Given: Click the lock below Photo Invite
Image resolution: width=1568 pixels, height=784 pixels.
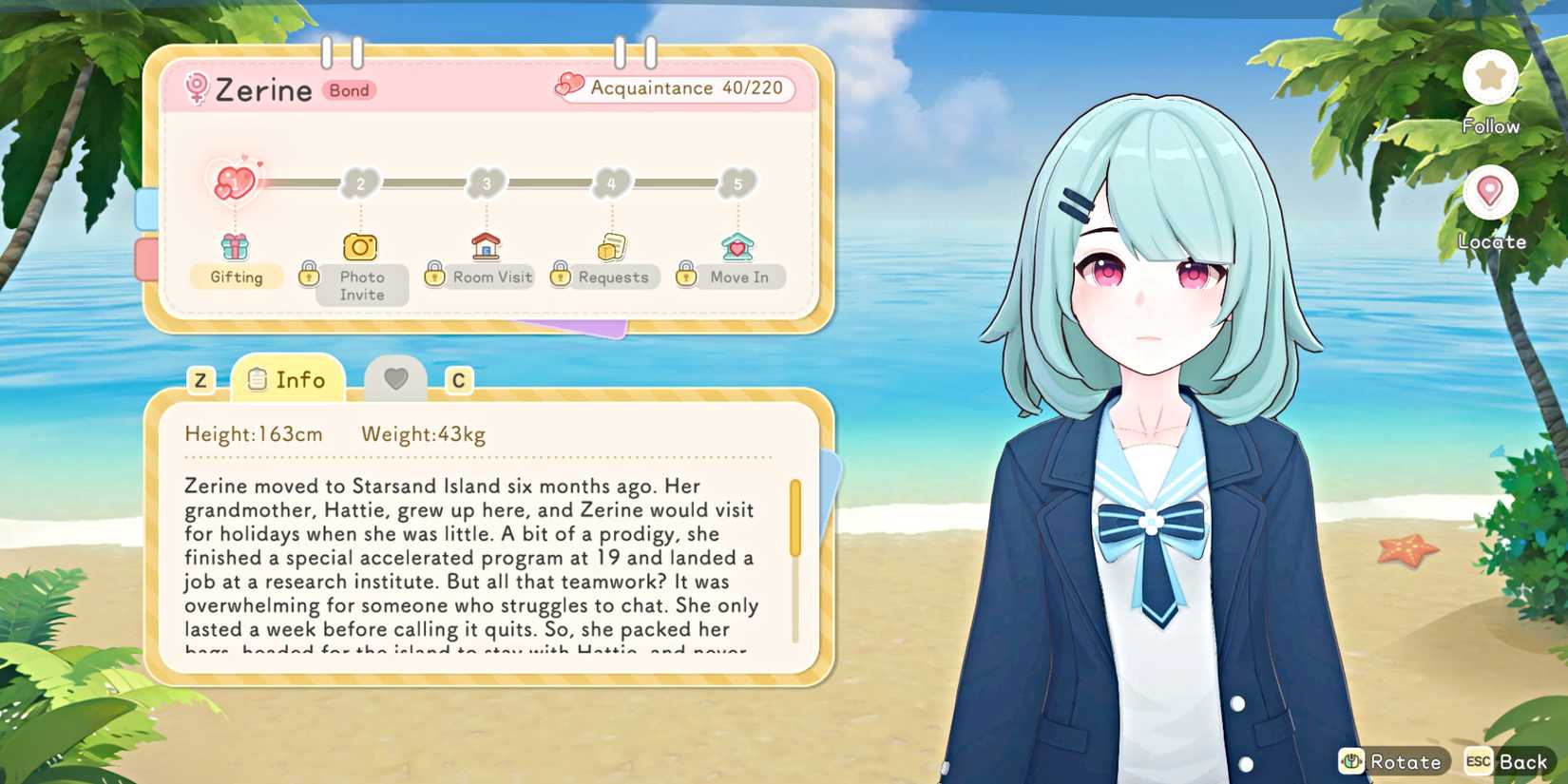Looking at the screenshot, I should click(x=310, y=276).
